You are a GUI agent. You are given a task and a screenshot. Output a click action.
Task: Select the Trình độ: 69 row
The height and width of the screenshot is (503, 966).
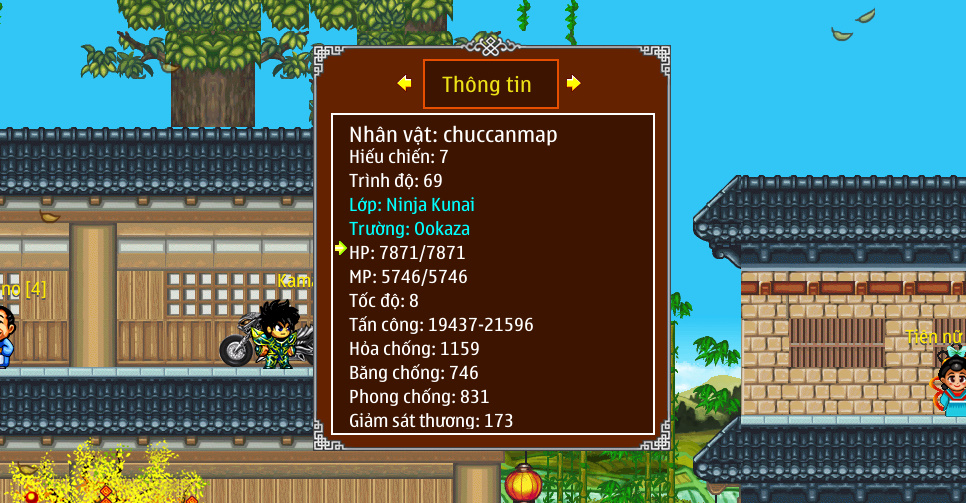[396, 181]
